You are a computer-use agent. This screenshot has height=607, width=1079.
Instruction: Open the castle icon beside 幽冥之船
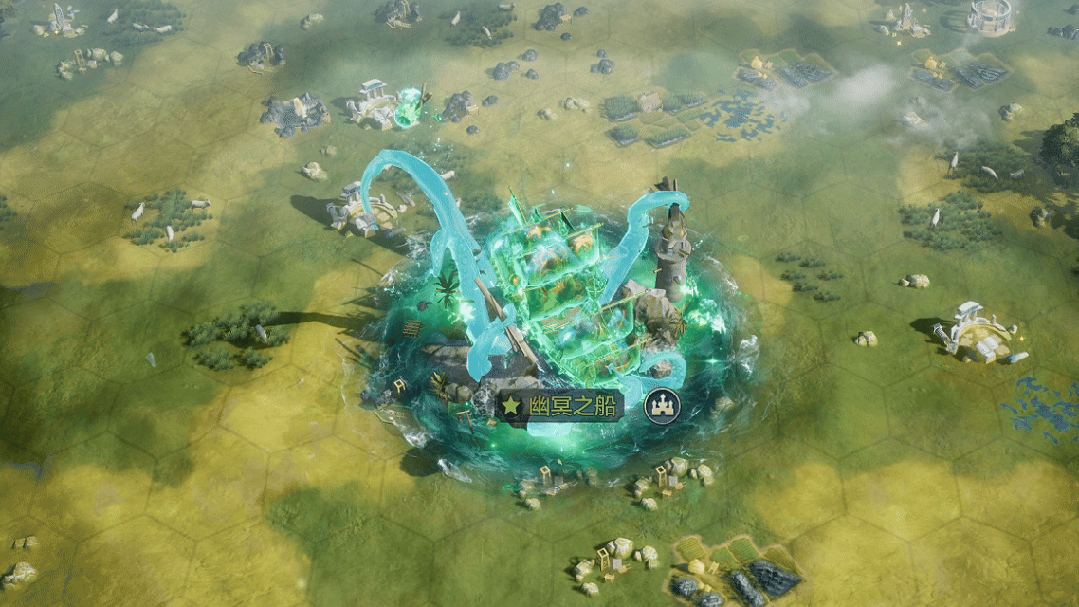[x=661, y=405]
